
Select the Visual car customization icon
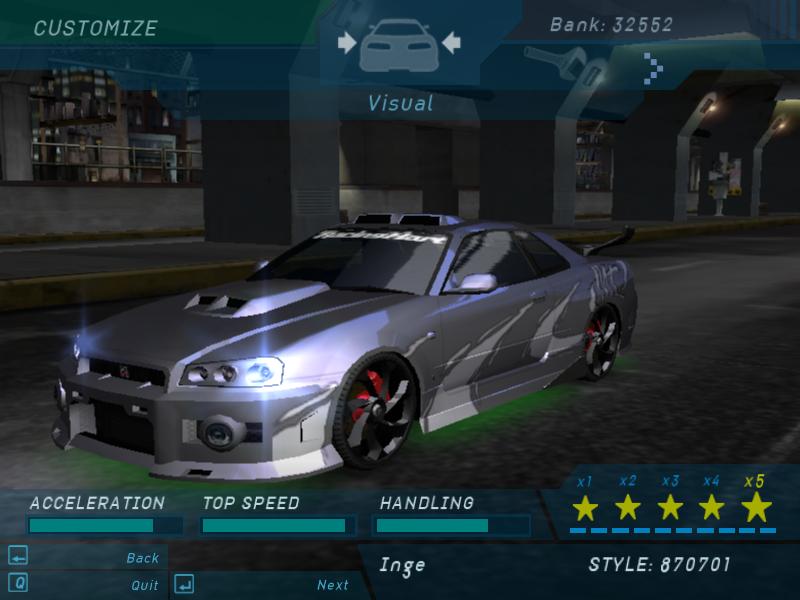coord(399,44)
